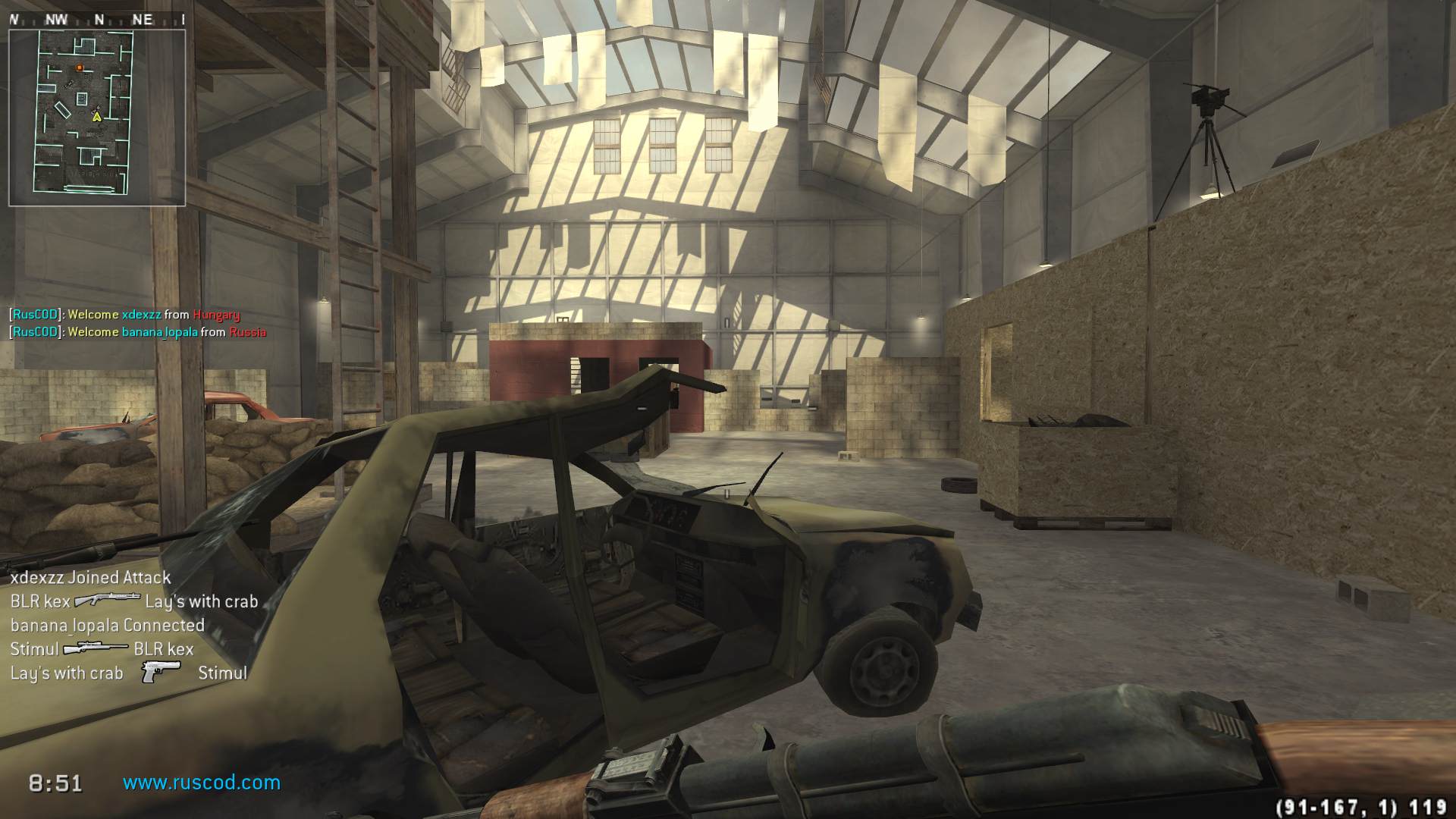1456x819 pixels.
Task: Click the pistol icon in the killfeed
Action: pyautogui.click(x=161, y=672)
